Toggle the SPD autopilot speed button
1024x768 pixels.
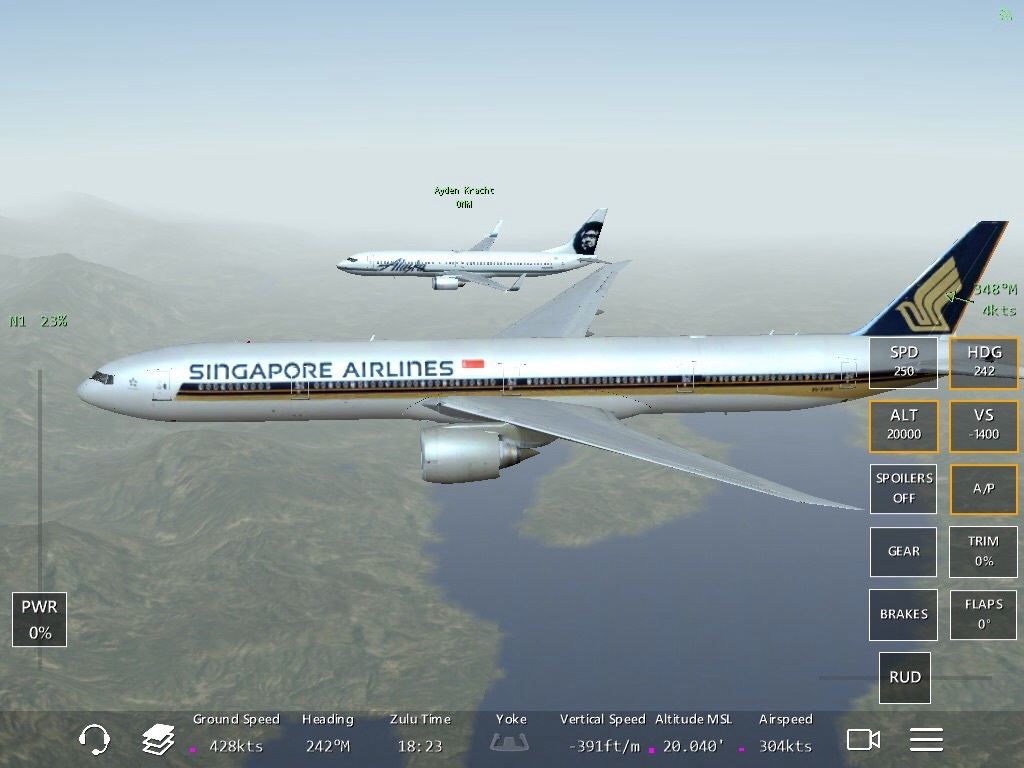903,362
